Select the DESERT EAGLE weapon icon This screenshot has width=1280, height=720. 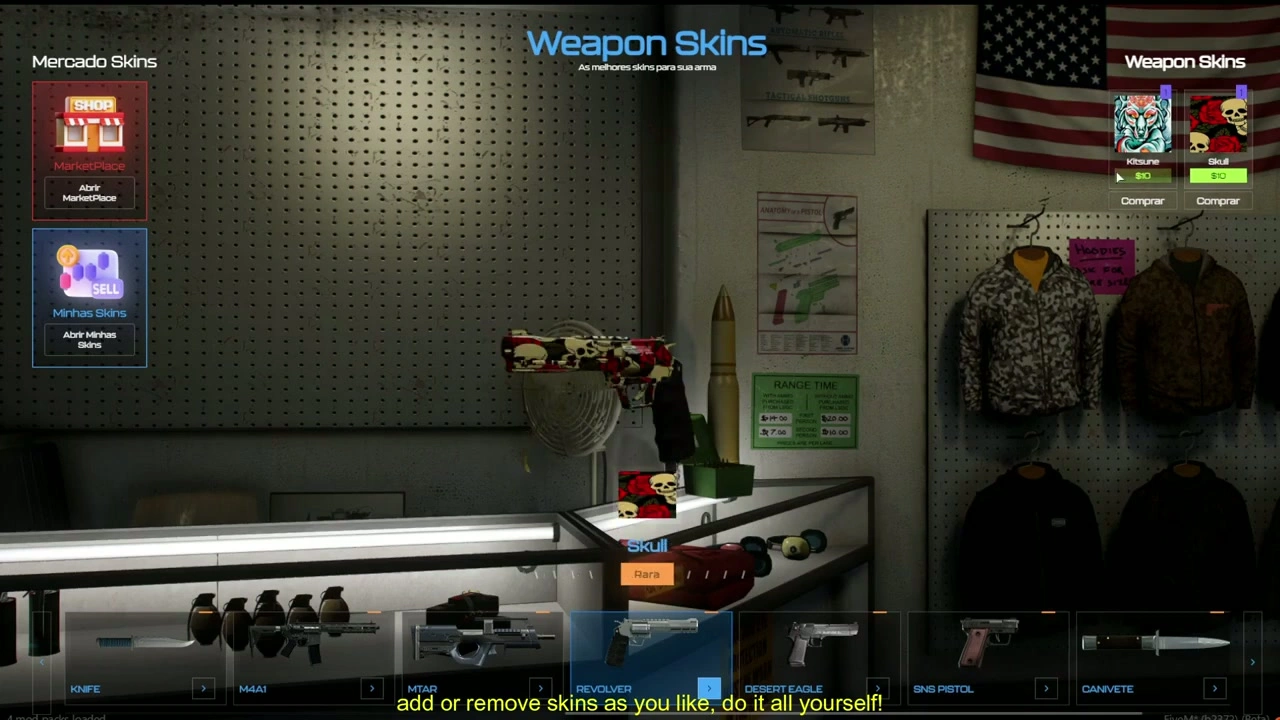click(x=820, y=640)
